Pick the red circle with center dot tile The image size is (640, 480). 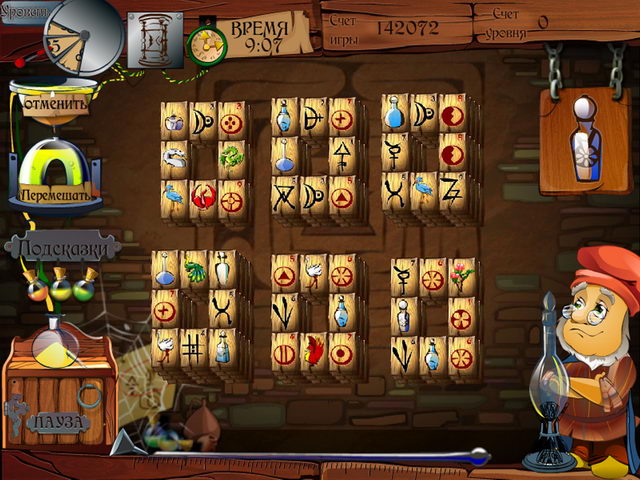pos(341,352)
